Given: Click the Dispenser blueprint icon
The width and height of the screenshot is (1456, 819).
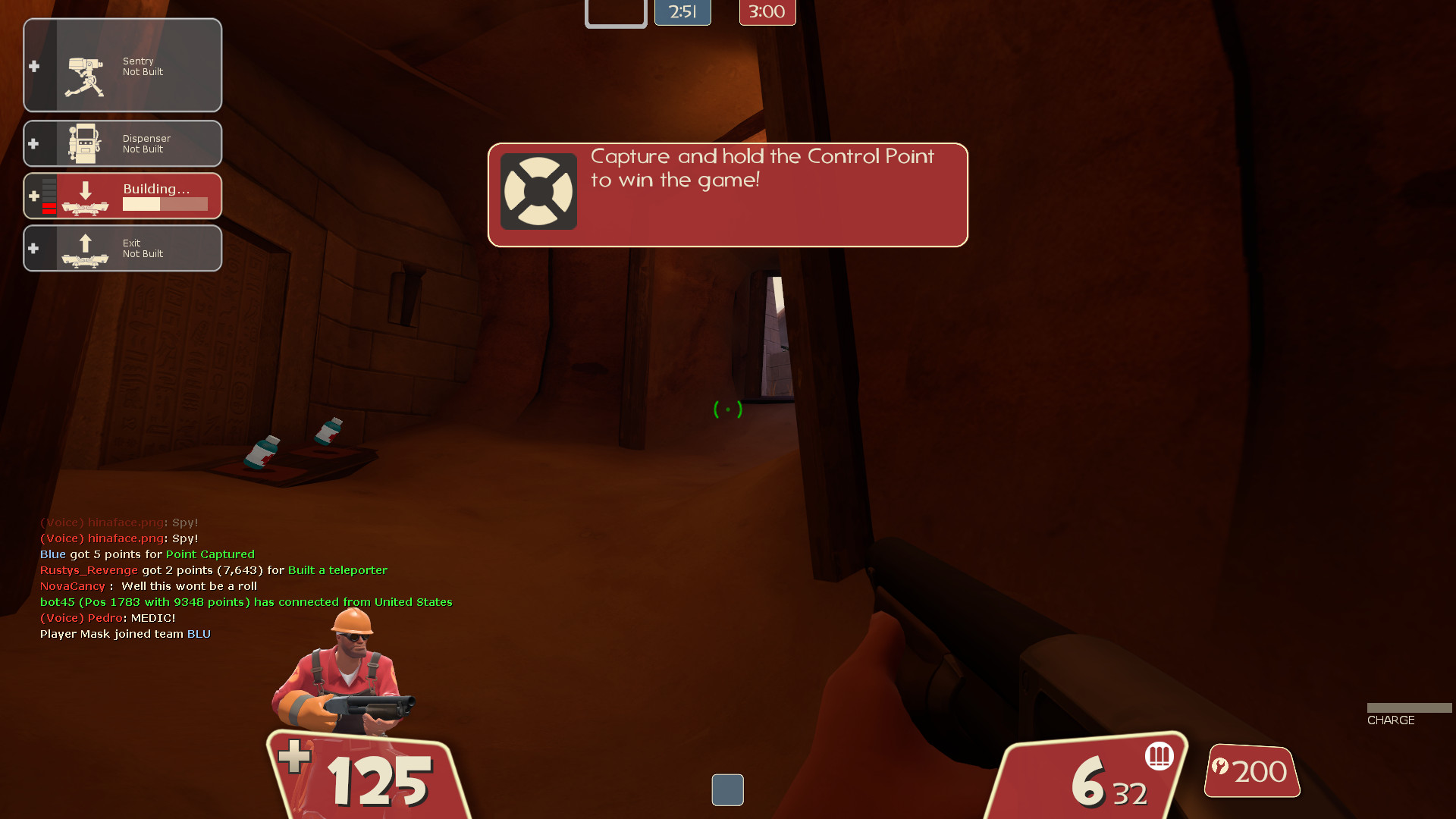Looking at the screenshot, I should pyautogui.click(x=86, y=143).
